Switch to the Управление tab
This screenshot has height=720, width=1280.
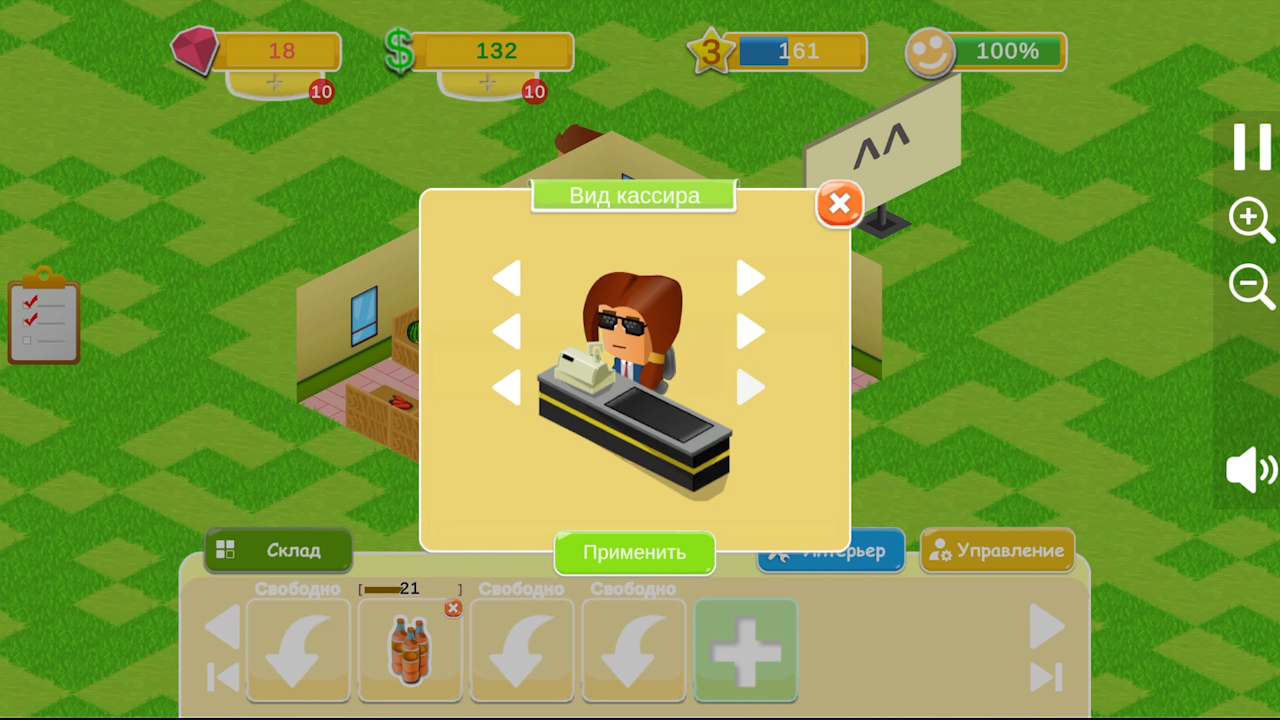(997, 550)
